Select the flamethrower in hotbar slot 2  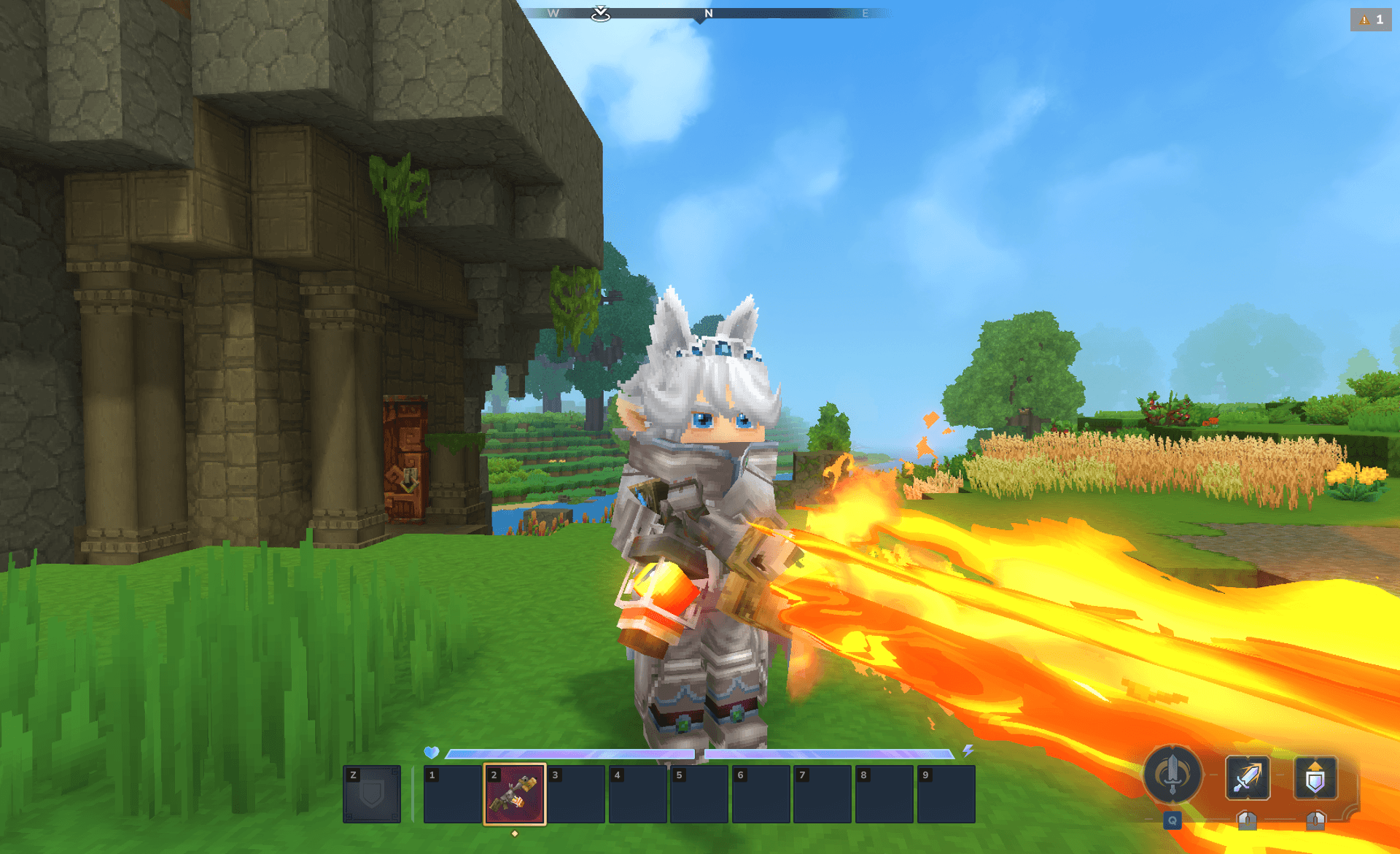(x=514, y=794)
